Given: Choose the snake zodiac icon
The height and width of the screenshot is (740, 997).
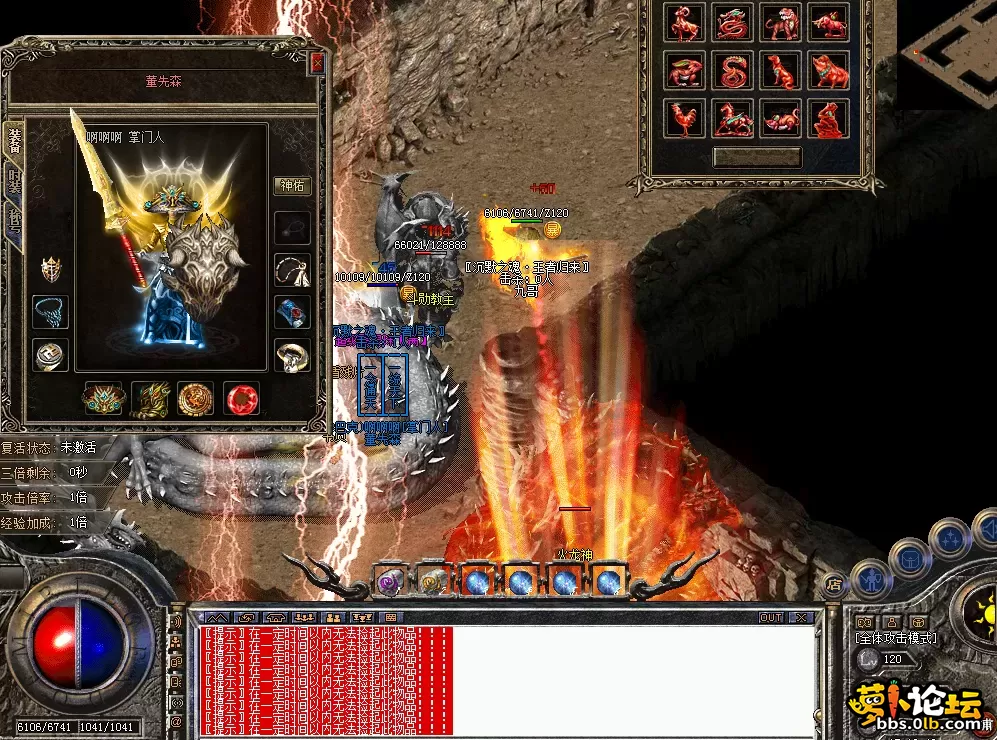Looking at the screenshot, I should (x=733, y=71).
